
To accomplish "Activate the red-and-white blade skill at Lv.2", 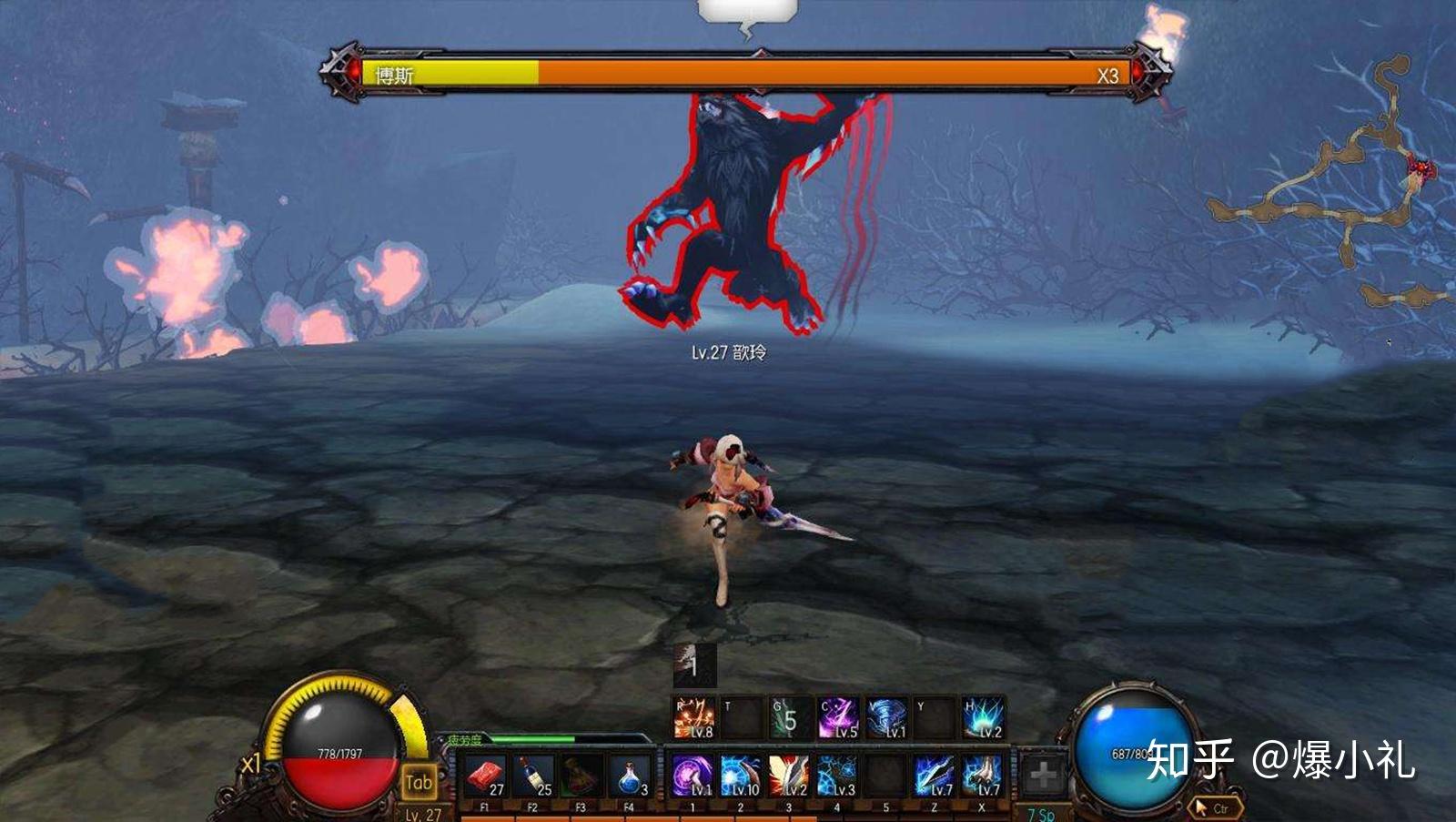I will 789,776.
